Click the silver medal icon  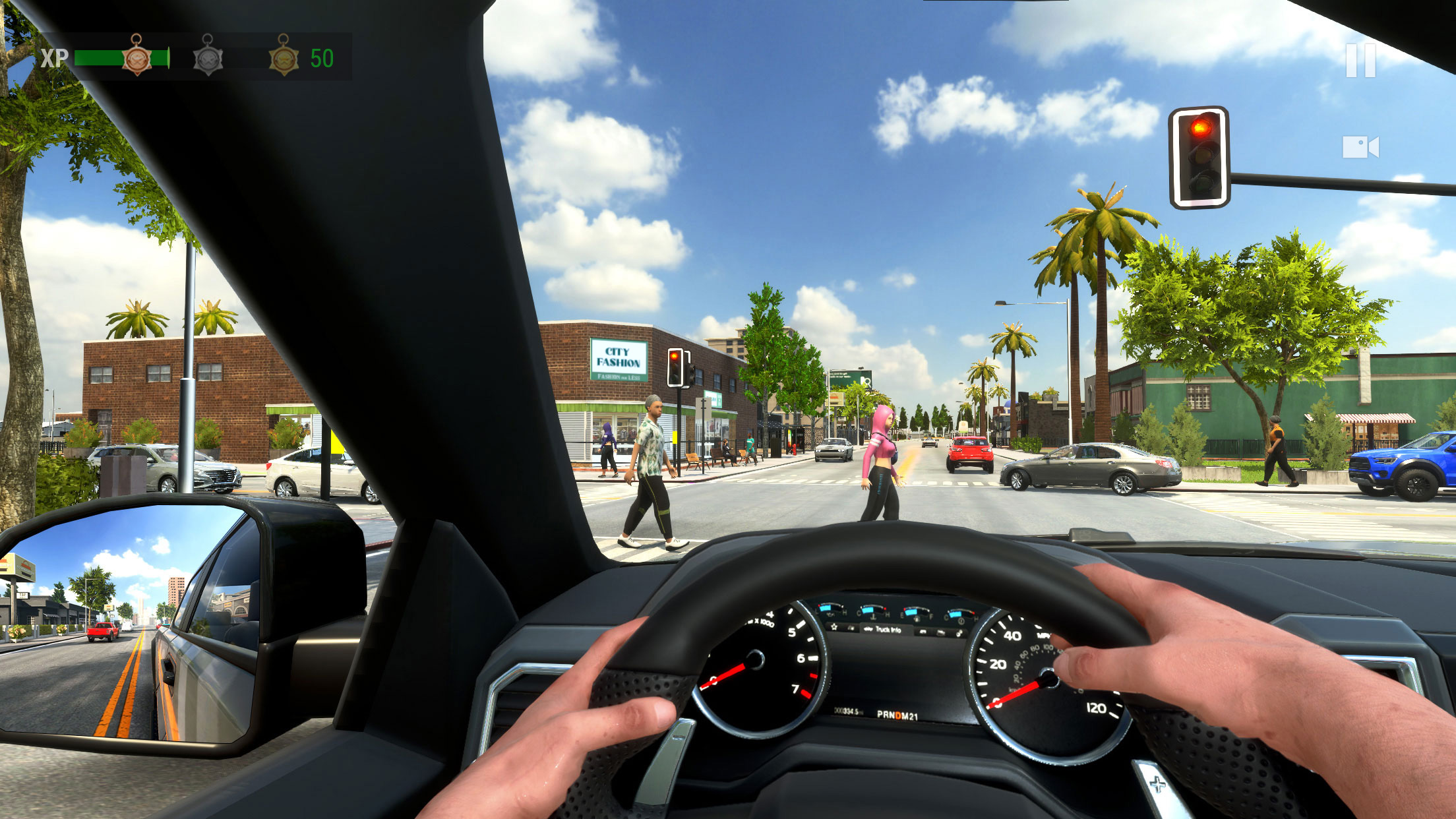(x=207, y=59)
